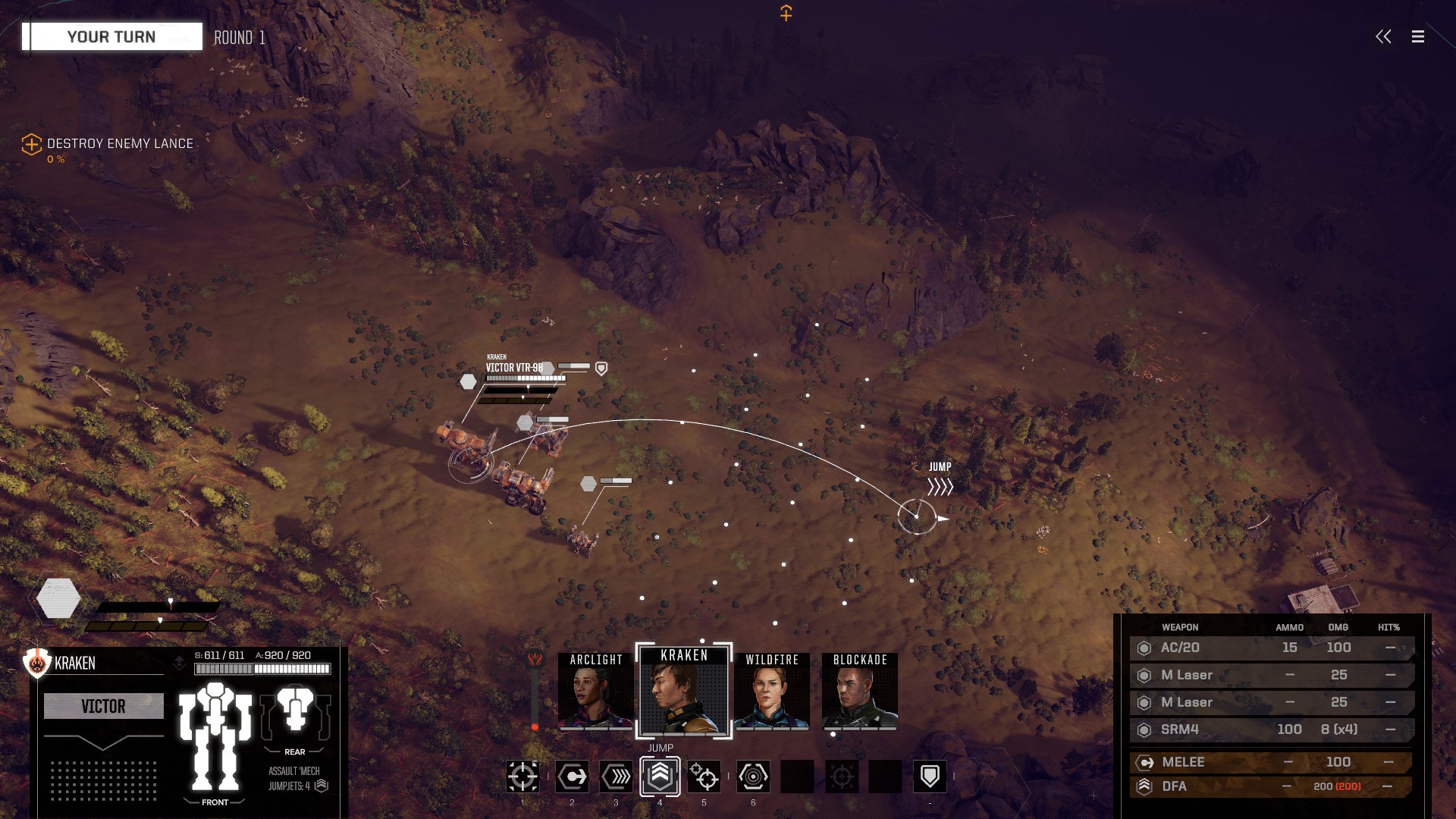This screenshot has height=819, width=1456.
Task: Select the Arclight pilot portrait
Action: click(595, 692)
